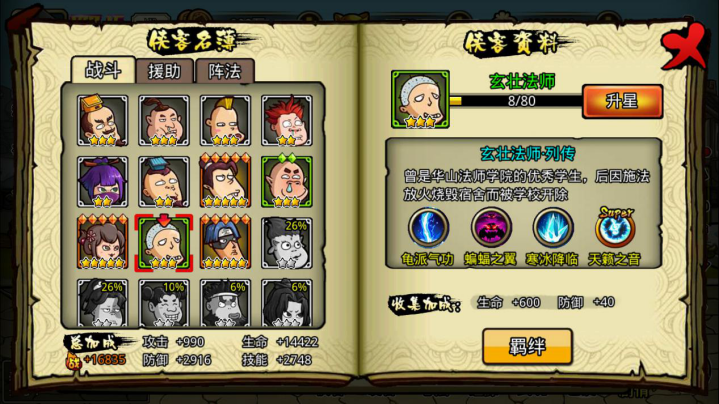Image resolution: width=719 pixels, height=404 pixels.
Task: Open the 阵法 tab
Action: pyautogui.click(x=224, y=70)
